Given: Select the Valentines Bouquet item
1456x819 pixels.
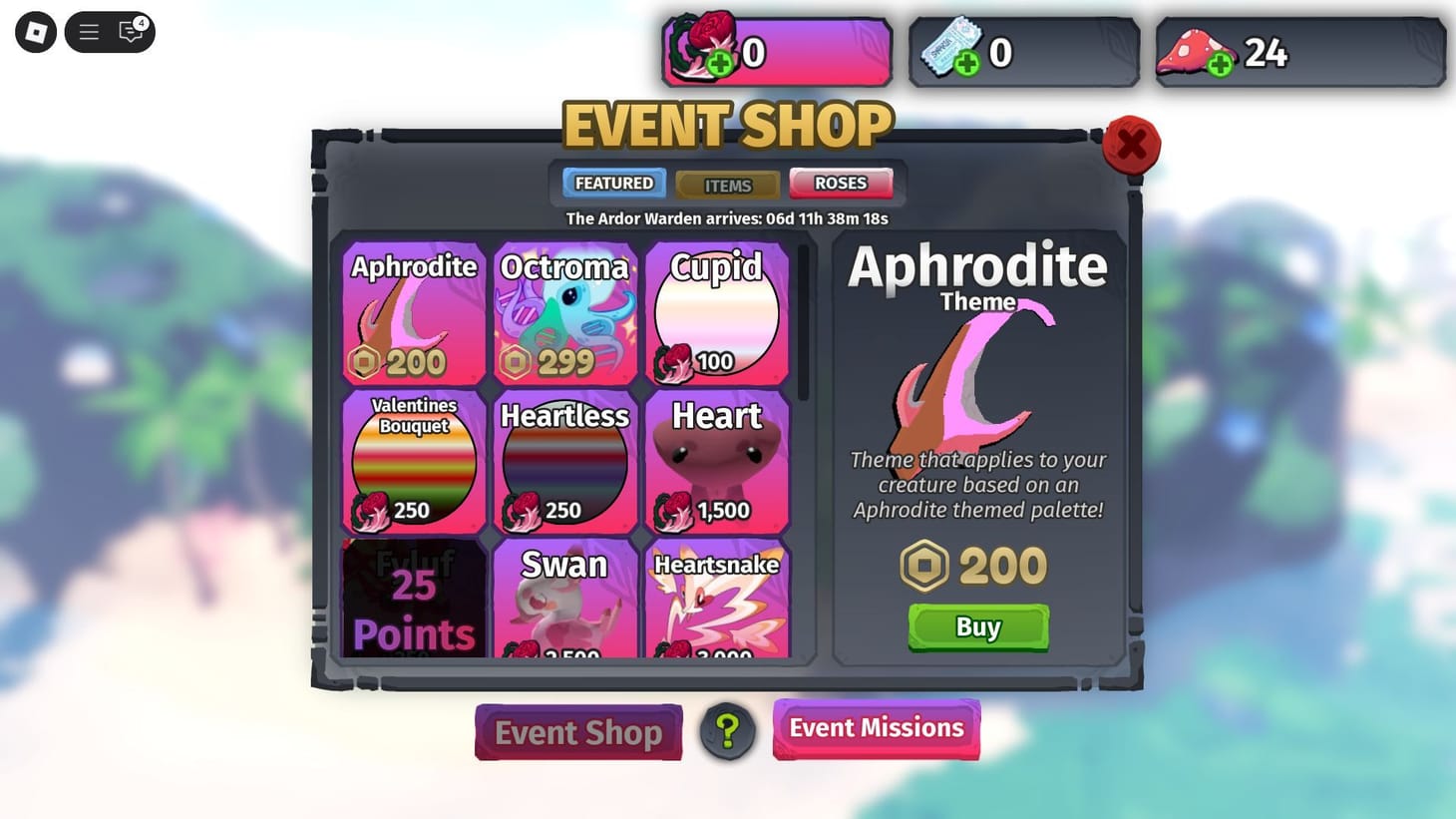Looking at the screenshot, I should [413, 462].
